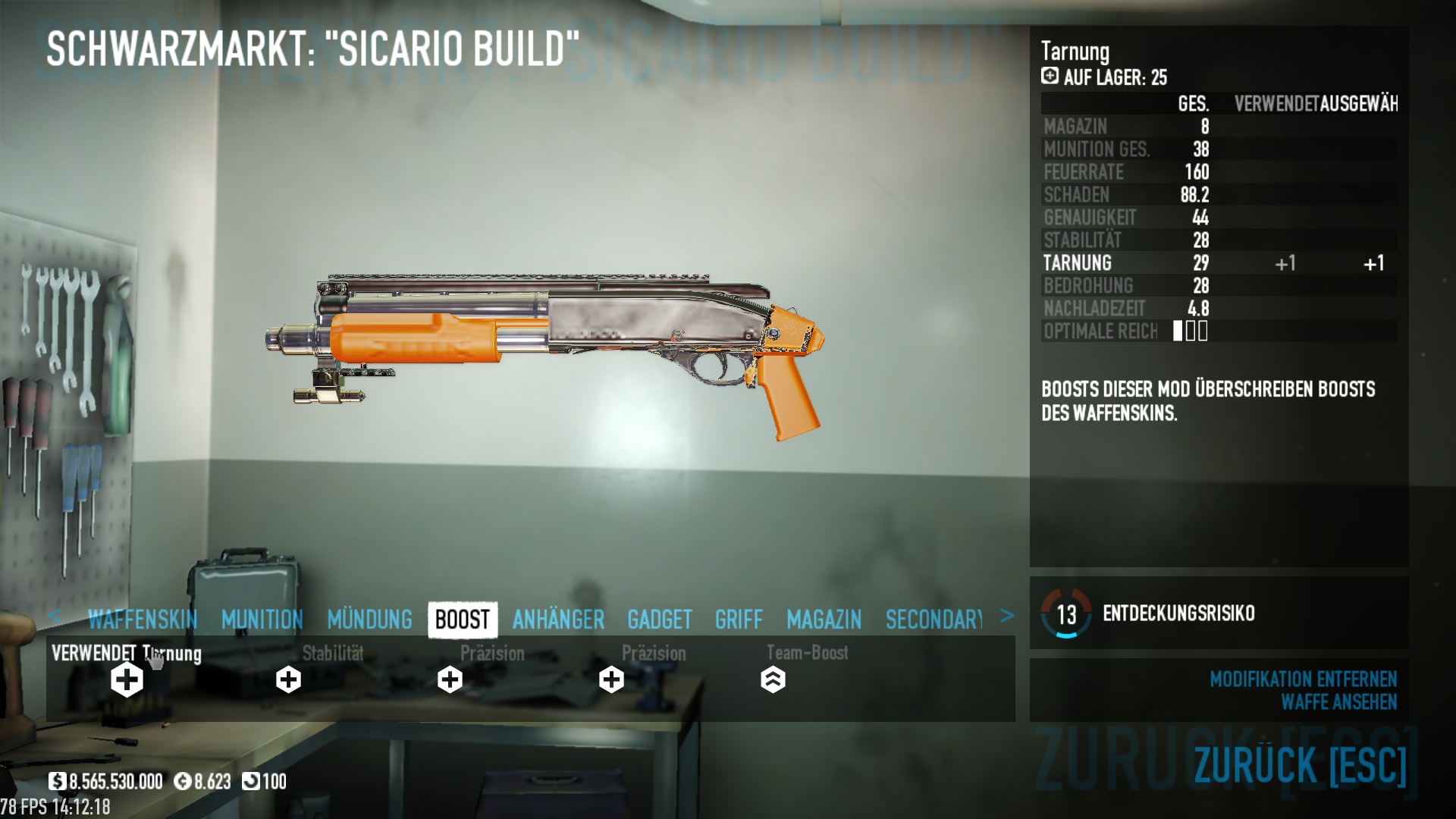
Task: Open the Munition category
Action: [x=262, y=620]
